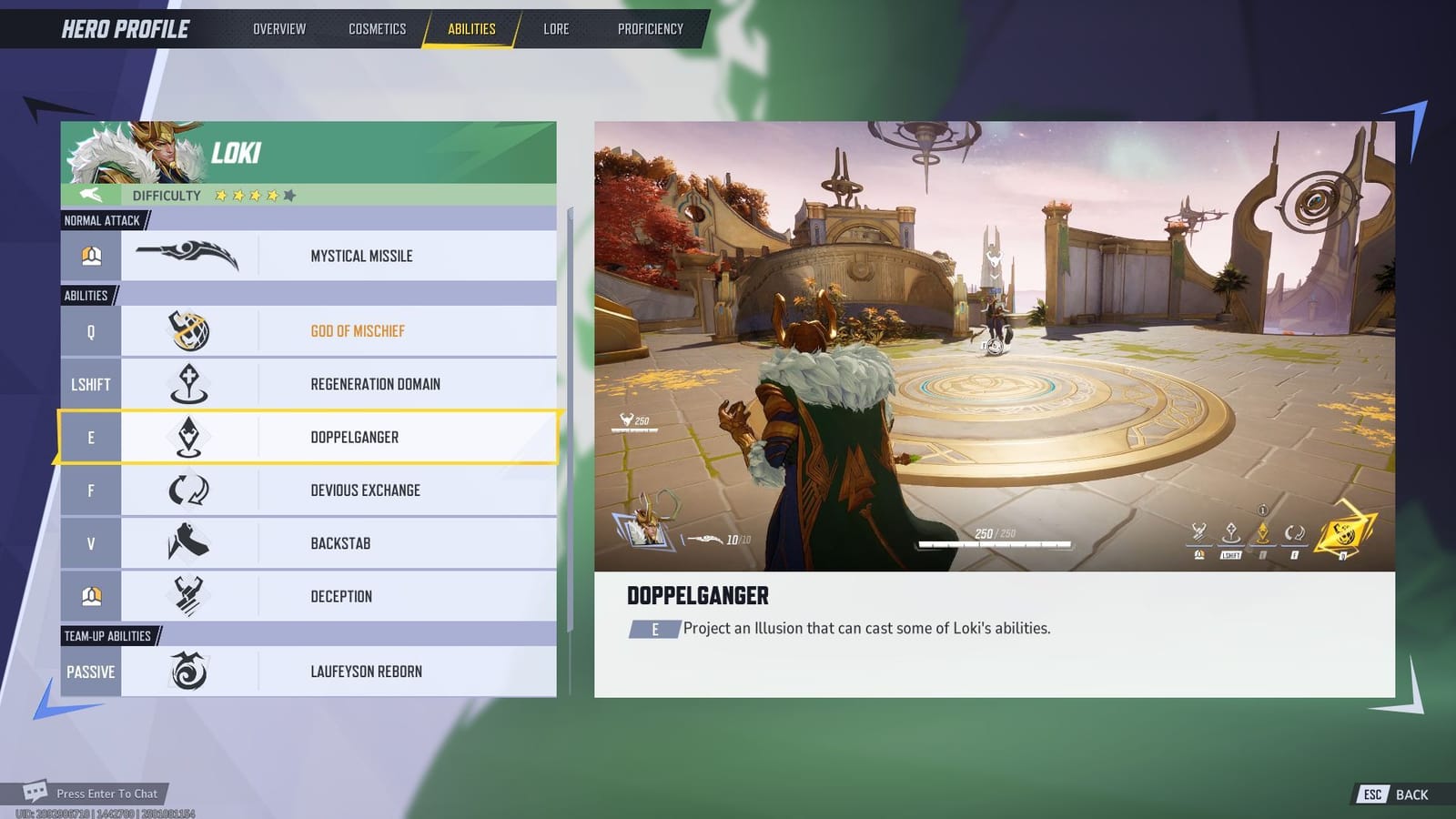1456x819 pixels.
Task: Open the God of Mischief Q ability icon
Action: click(x=188, y=330)
